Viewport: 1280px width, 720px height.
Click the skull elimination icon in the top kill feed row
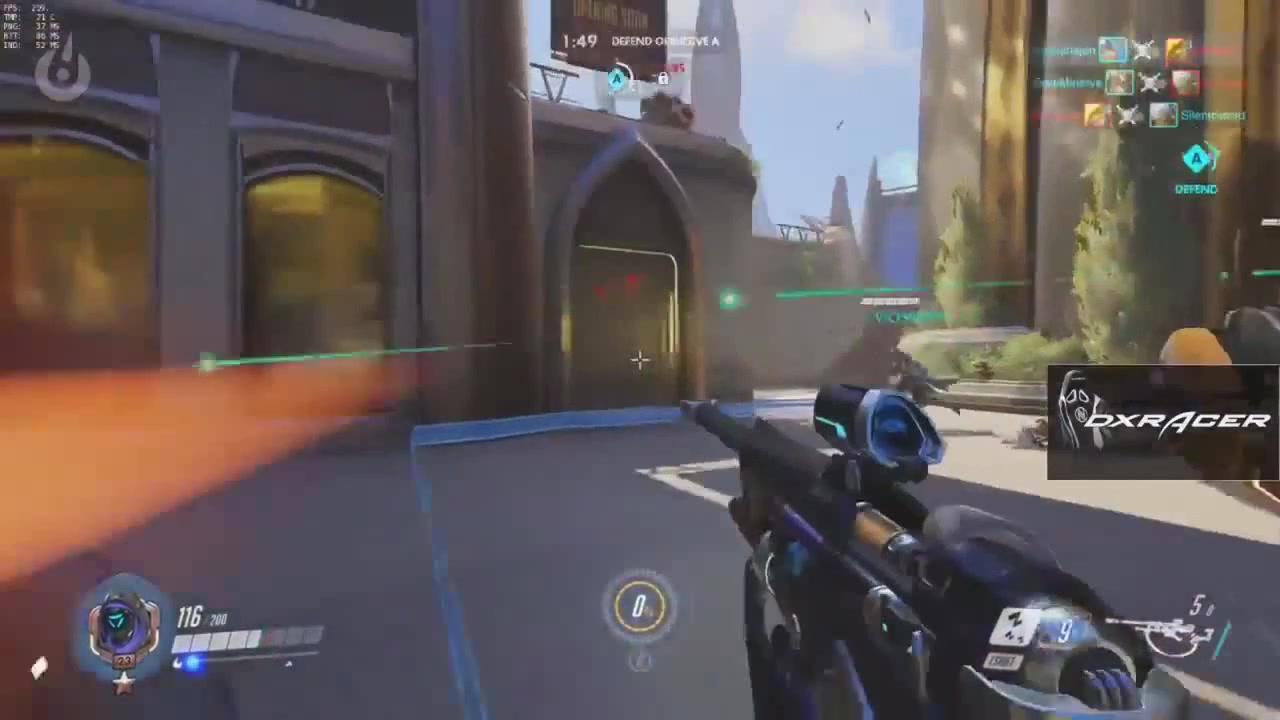1145,50
